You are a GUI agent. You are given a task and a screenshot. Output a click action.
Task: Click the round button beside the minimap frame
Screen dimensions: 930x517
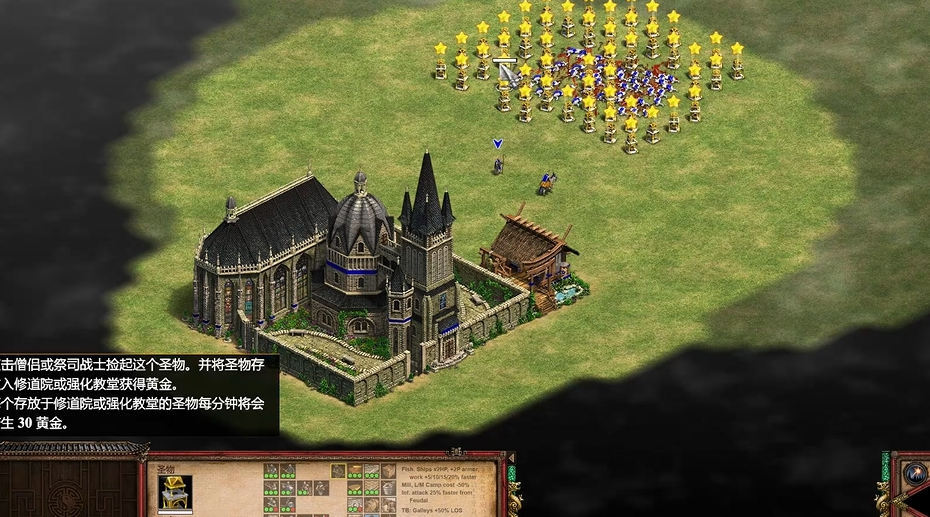915,473
